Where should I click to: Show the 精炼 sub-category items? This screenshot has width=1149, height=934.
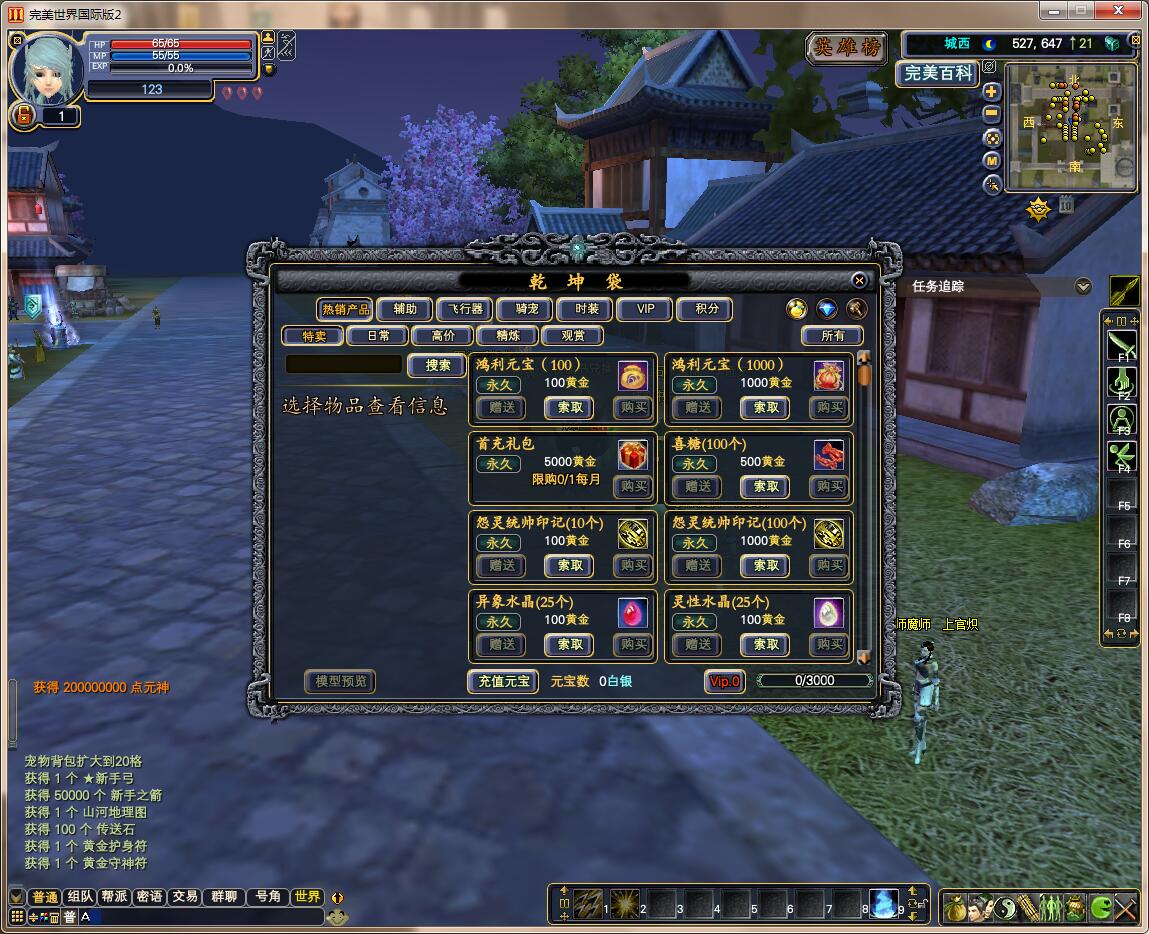tap(508, 336)
